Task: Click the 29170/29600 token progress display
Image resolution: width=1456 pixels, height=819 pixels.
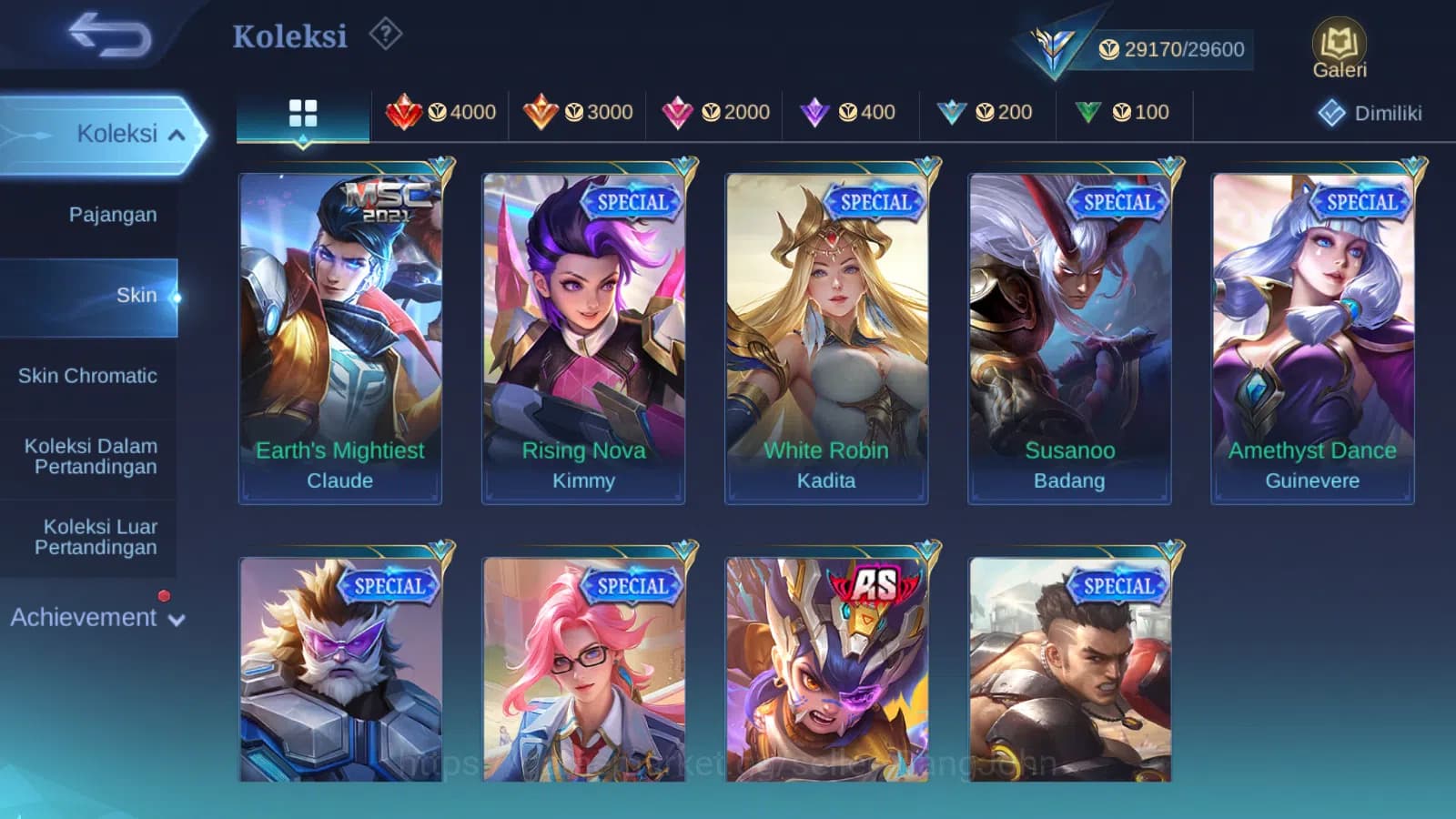Action: [1184, 49]
